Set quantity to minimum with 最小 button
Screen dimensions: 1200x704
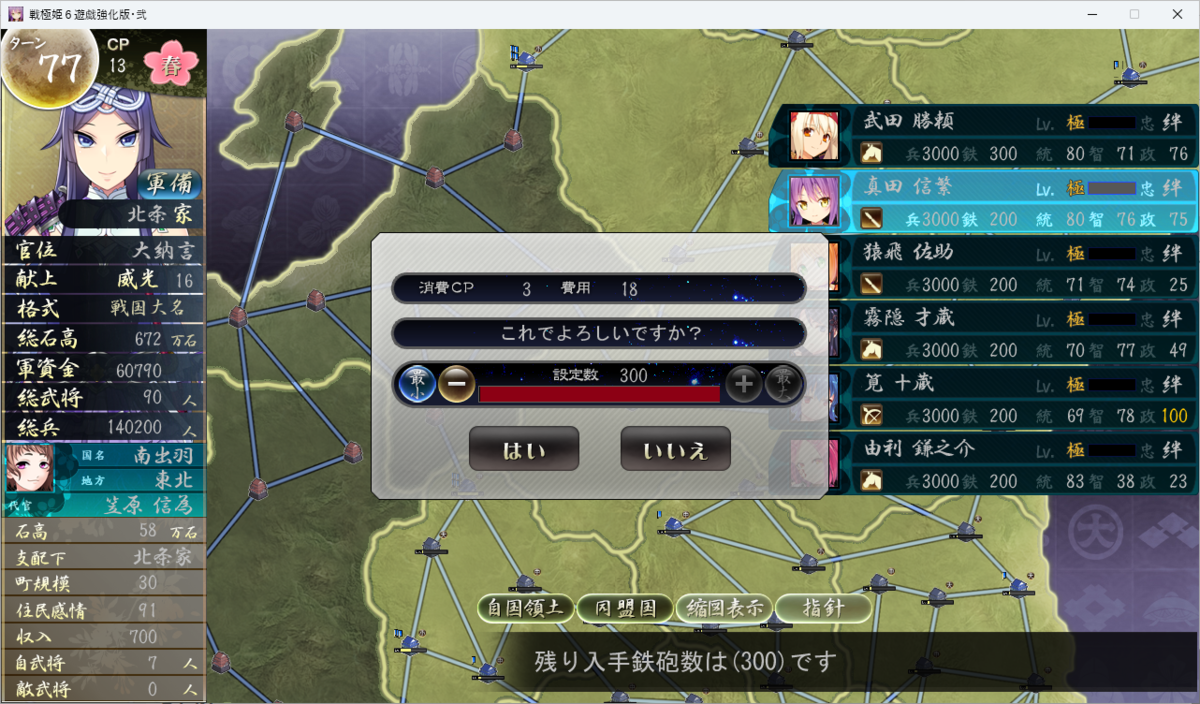click(x=417, y=383)
